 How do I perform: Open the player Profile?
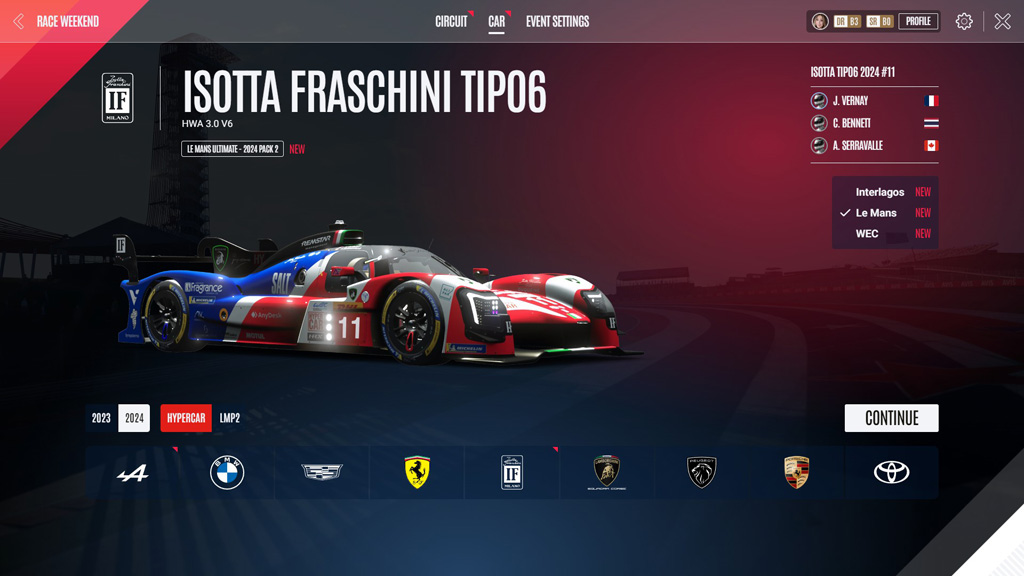(x=918, y=21)
